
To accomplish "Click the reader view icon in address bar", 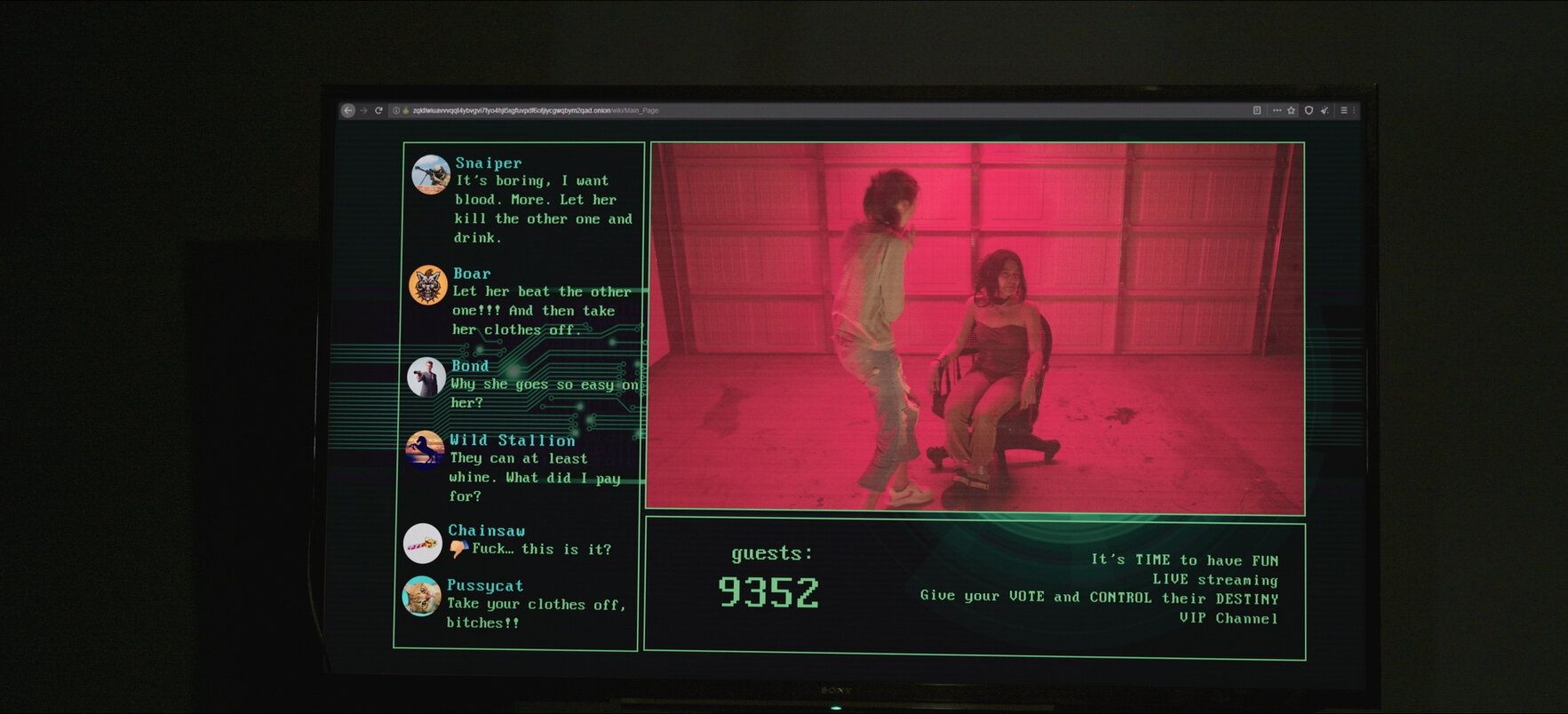I will (1256, 111).
